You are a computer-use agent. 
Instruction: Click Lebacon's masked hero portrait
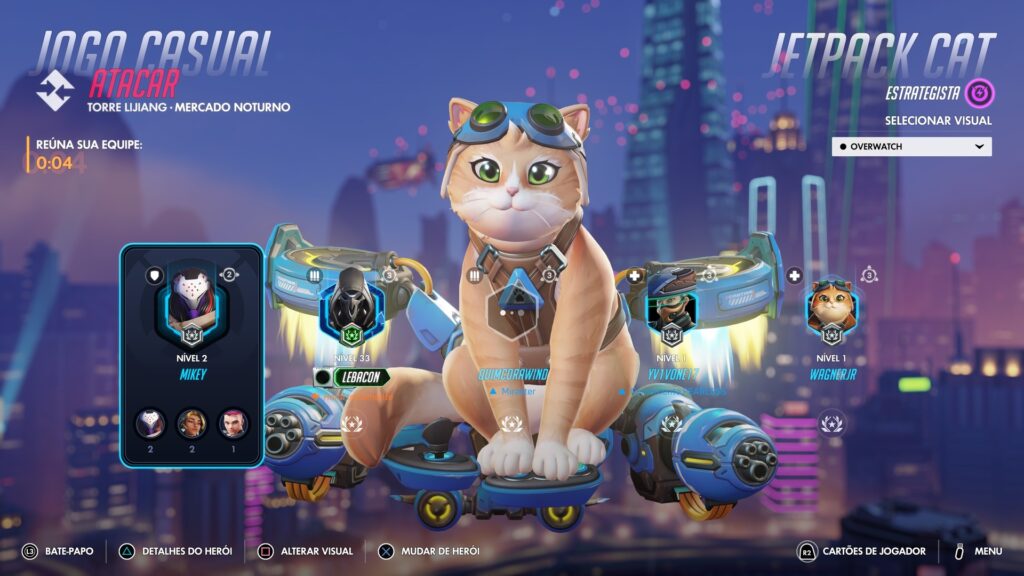(351, 302)
